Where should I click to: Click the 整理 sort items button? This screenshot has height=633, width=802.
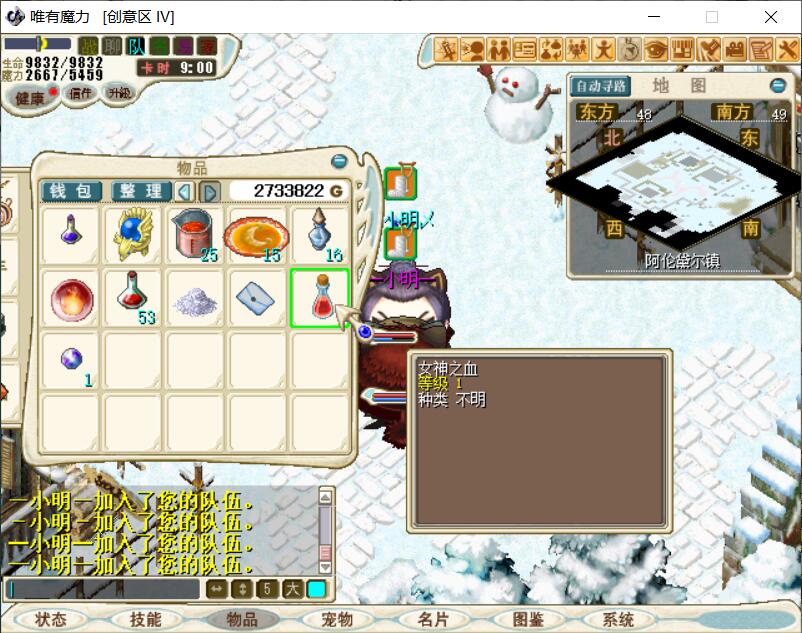[141, 191]
